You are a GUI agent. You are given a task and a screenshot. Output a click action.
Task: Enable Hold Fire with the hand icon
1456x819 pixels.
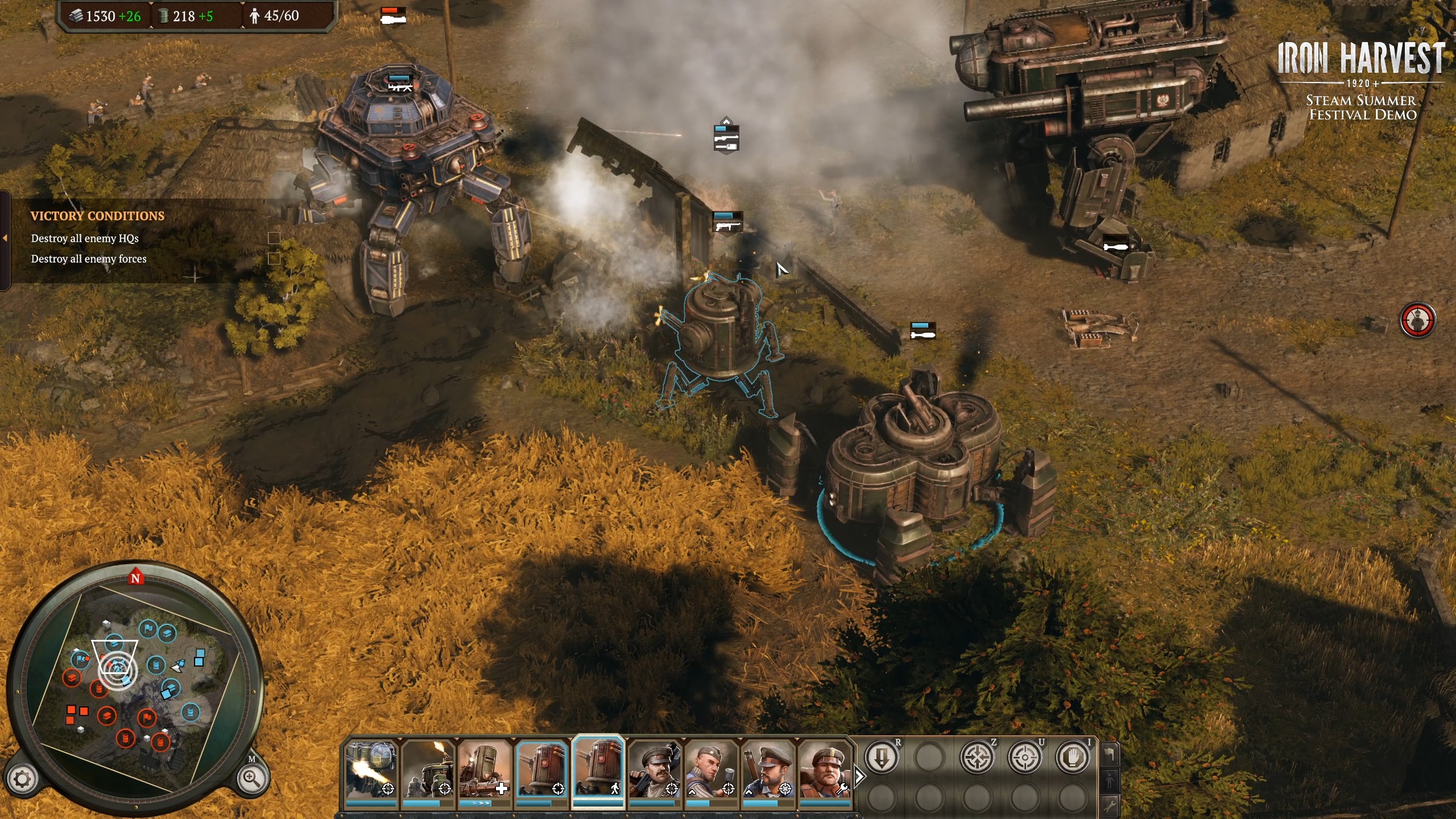[1074, 757]
